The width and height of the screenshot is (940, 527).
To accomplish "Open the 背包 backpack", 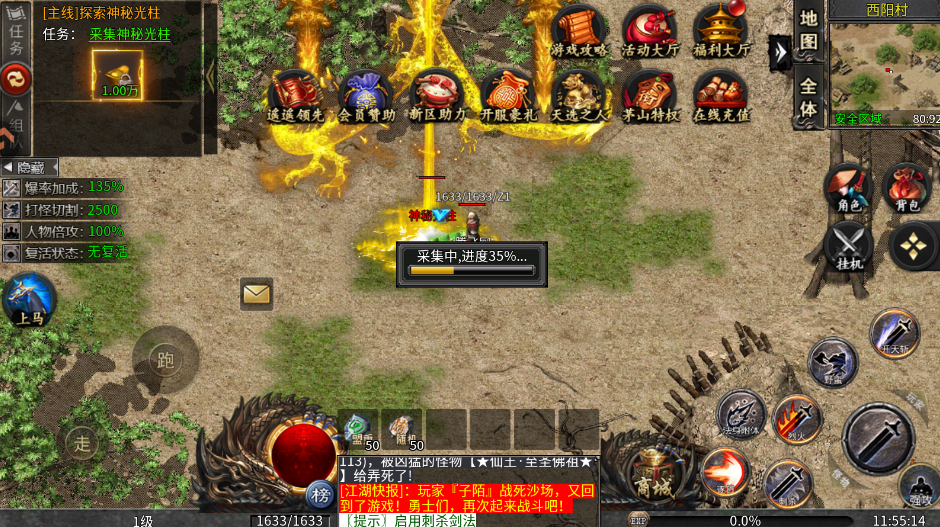I will (907, 187).
